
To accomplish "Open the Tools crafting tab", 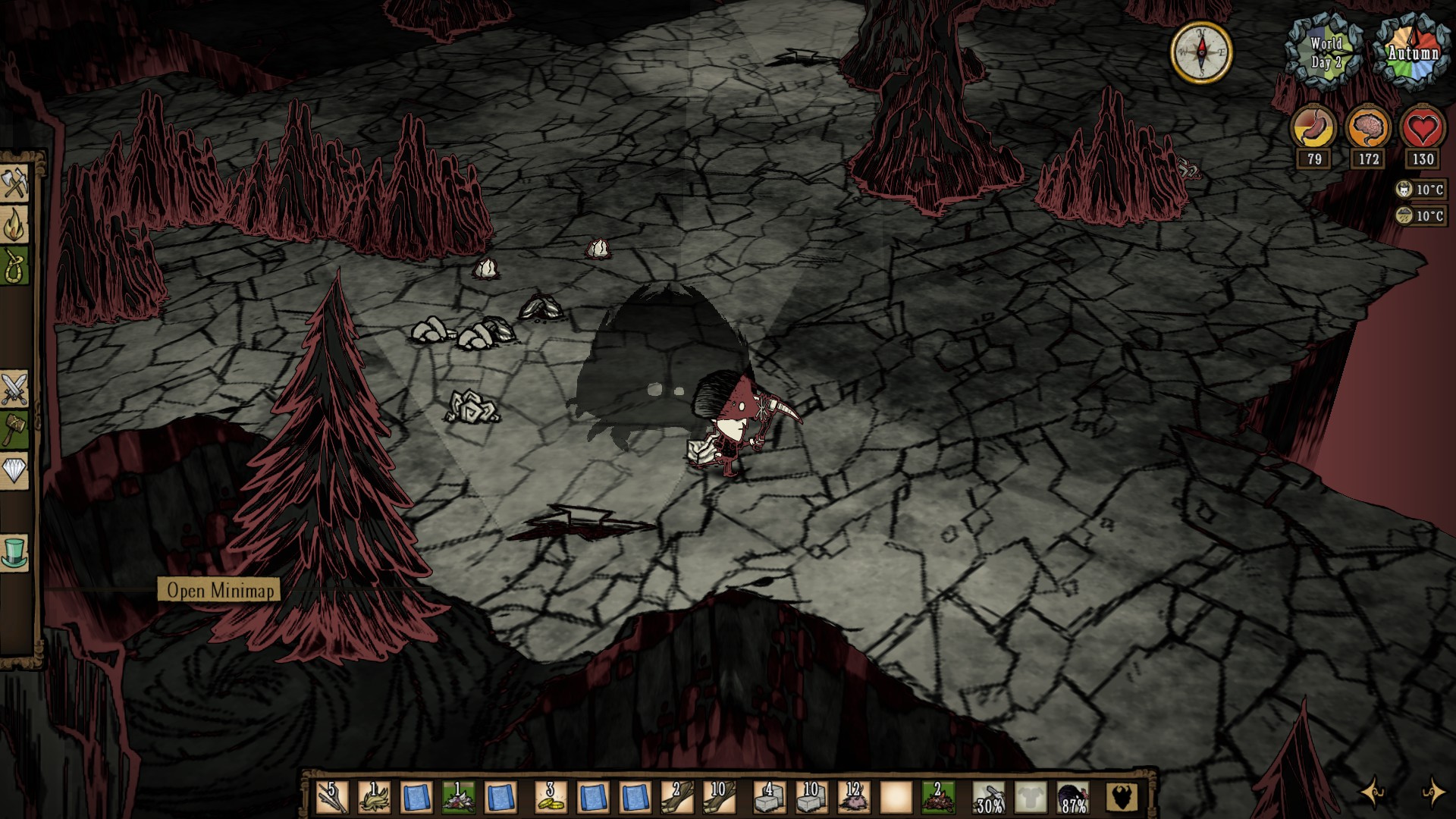I will (15, 183).
